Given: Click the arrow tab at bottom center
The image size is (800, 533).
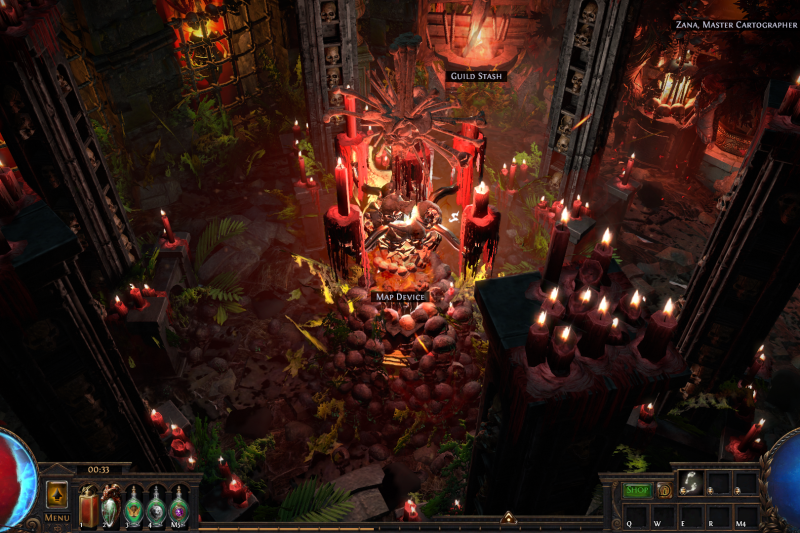Looking at the screenshot, I should point(508,518).
